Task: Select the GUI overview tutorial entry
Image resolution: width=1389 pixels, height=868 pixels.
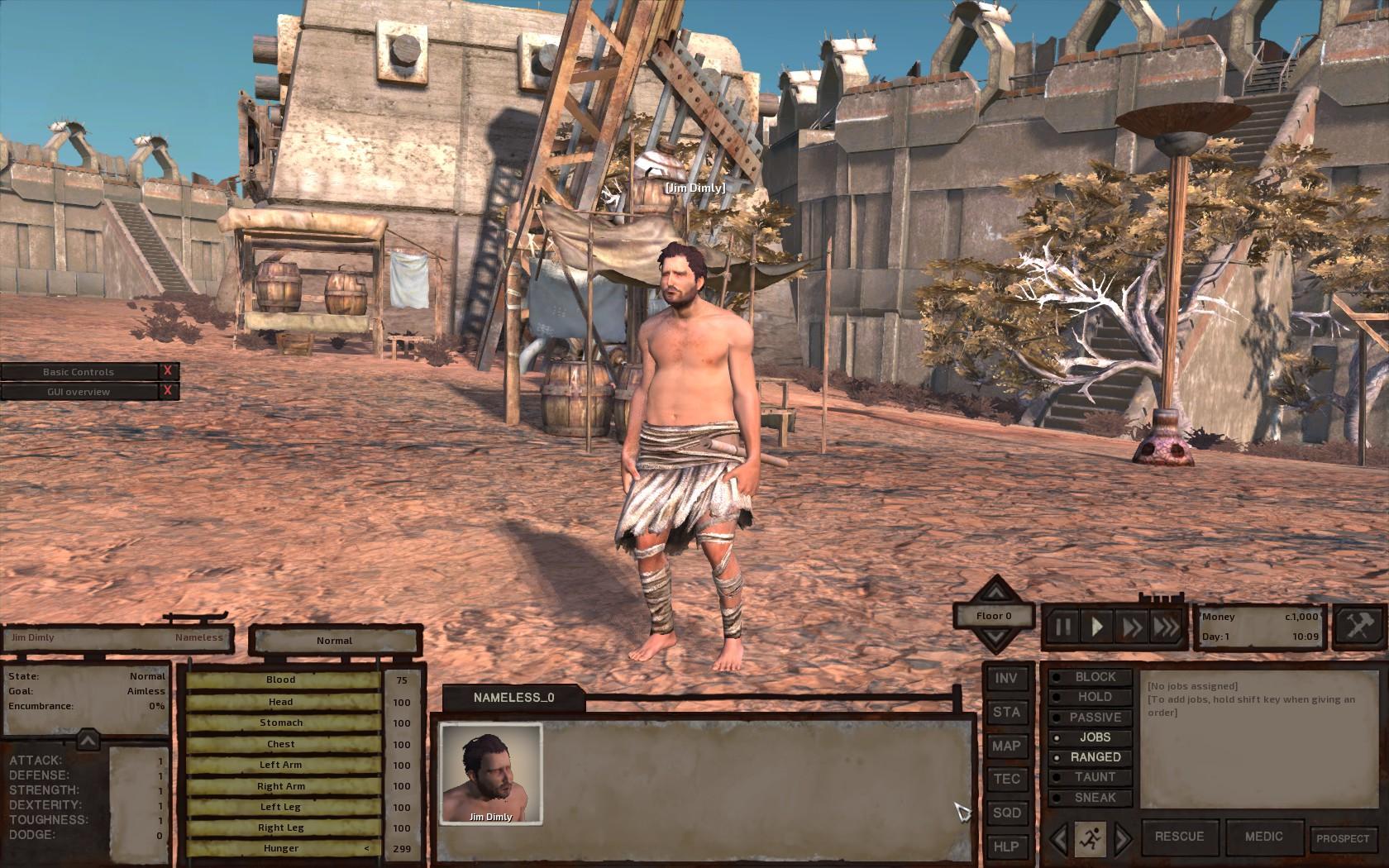Action: [x=79, y=391]
